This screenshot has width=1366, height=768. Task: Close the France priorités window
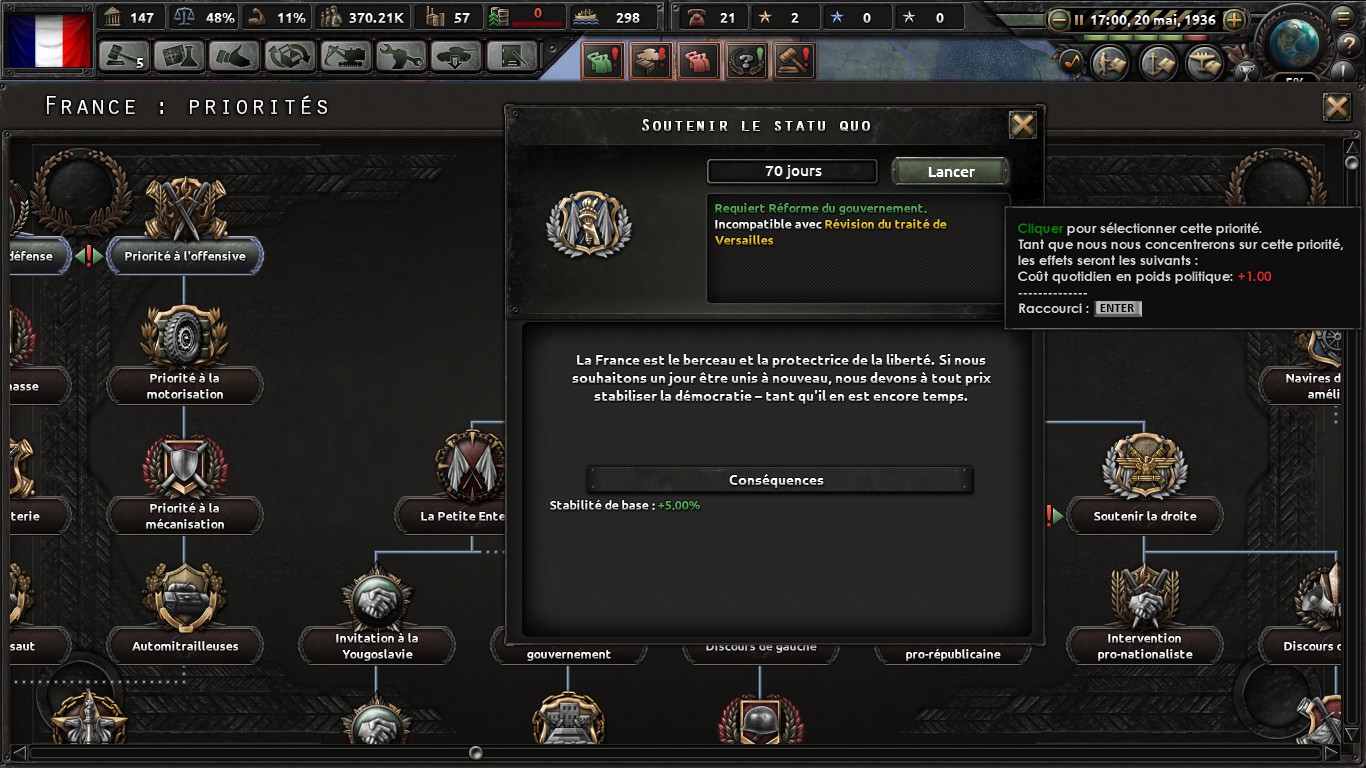1336,107
